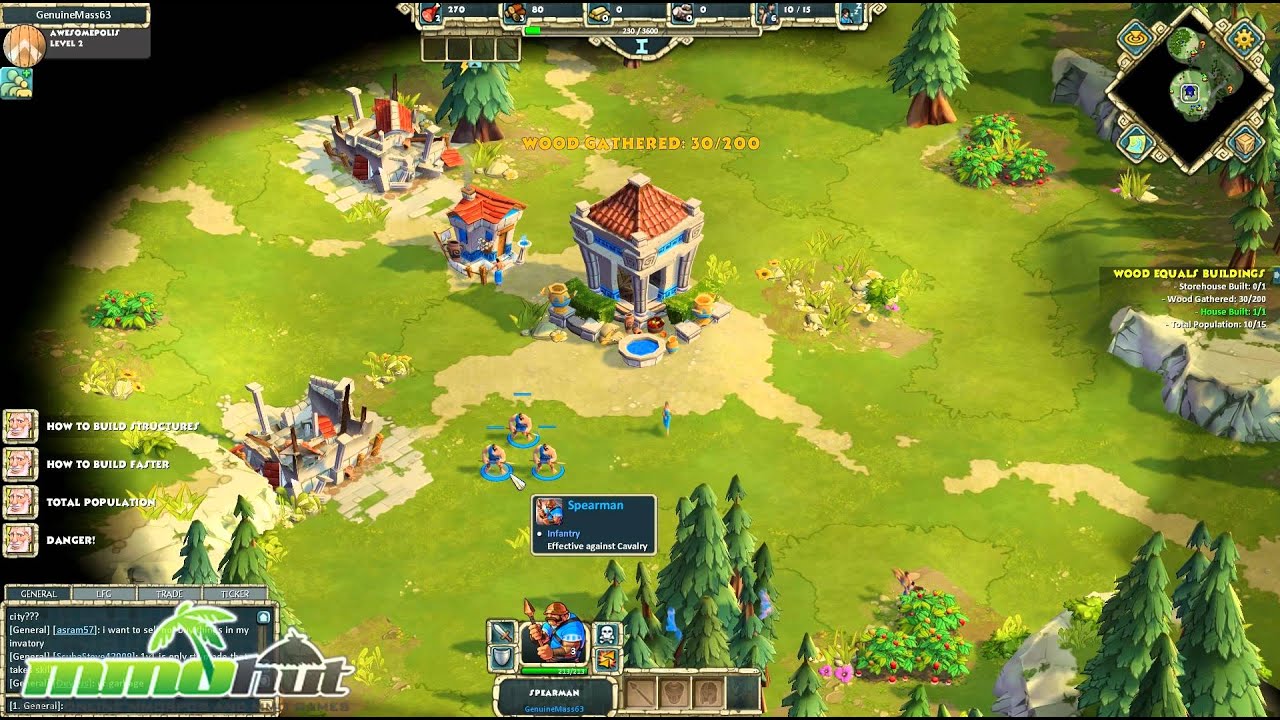Click the Spearman's shield defense icon
This screenshot has height=720, width=1280.
[x=500, y=658]
